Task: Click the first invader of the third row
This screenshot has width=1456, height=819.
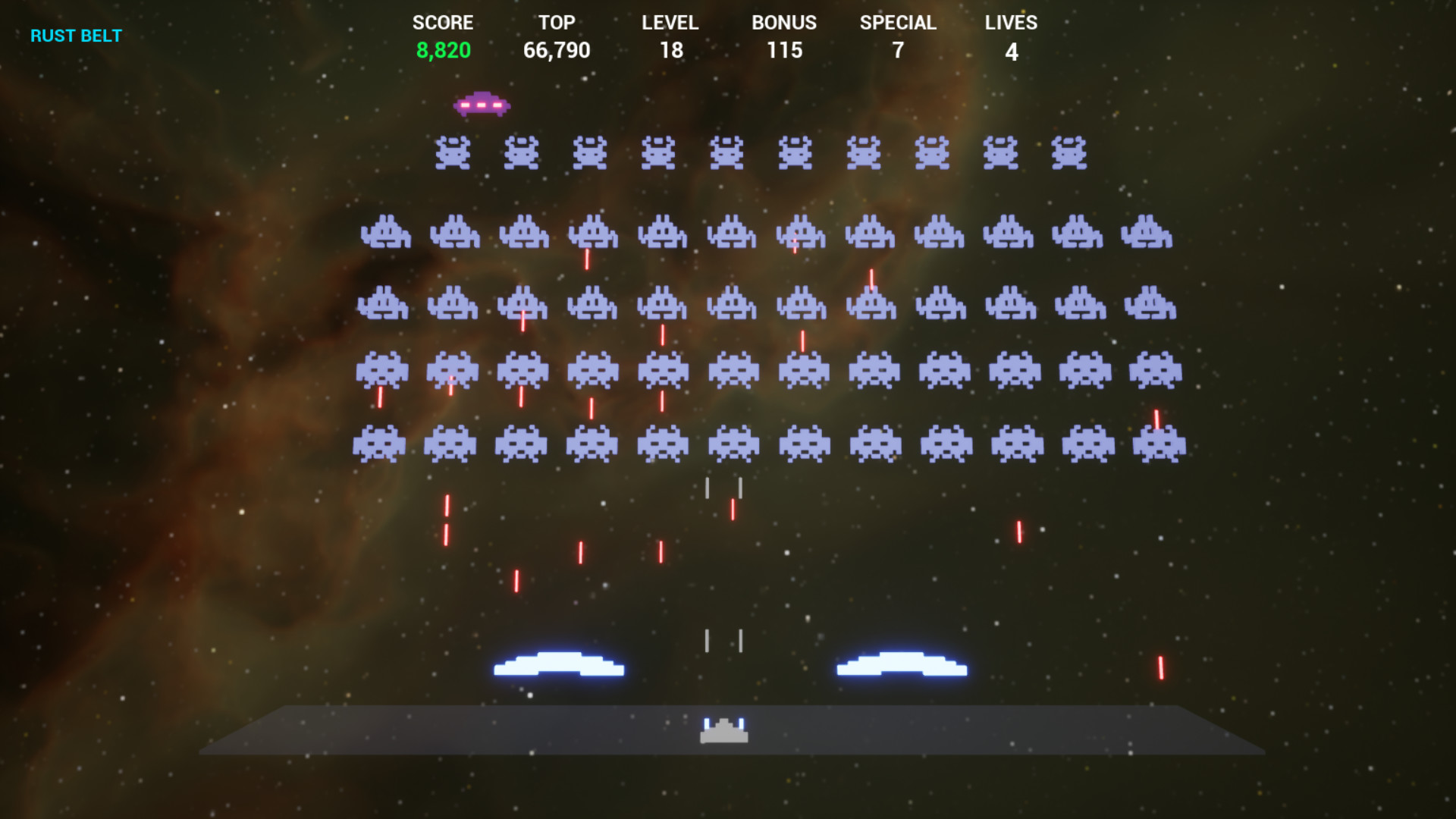Action: tap(384, 303)
